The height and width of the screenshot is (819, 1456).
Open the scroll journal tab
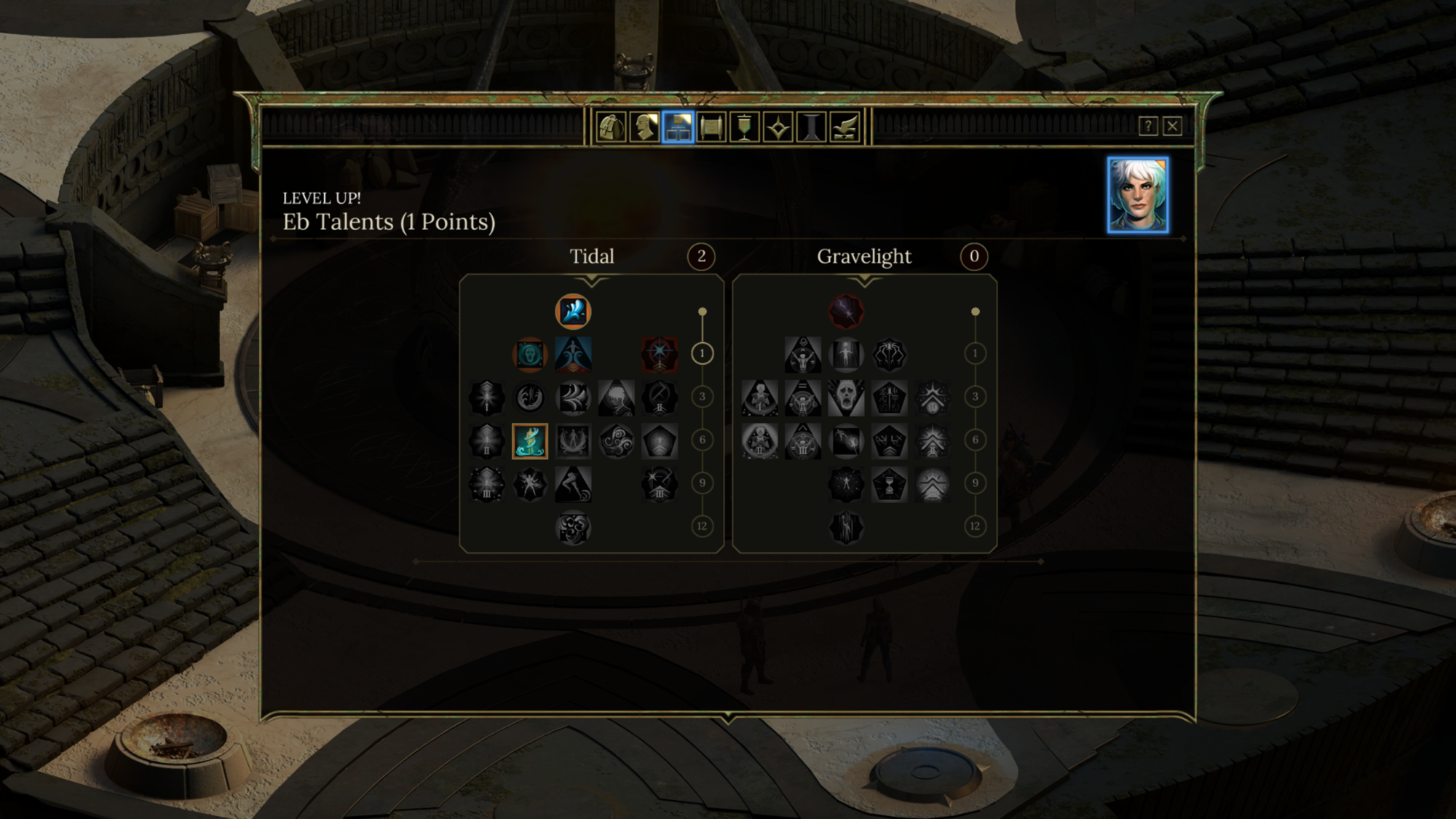pos(711,127)
